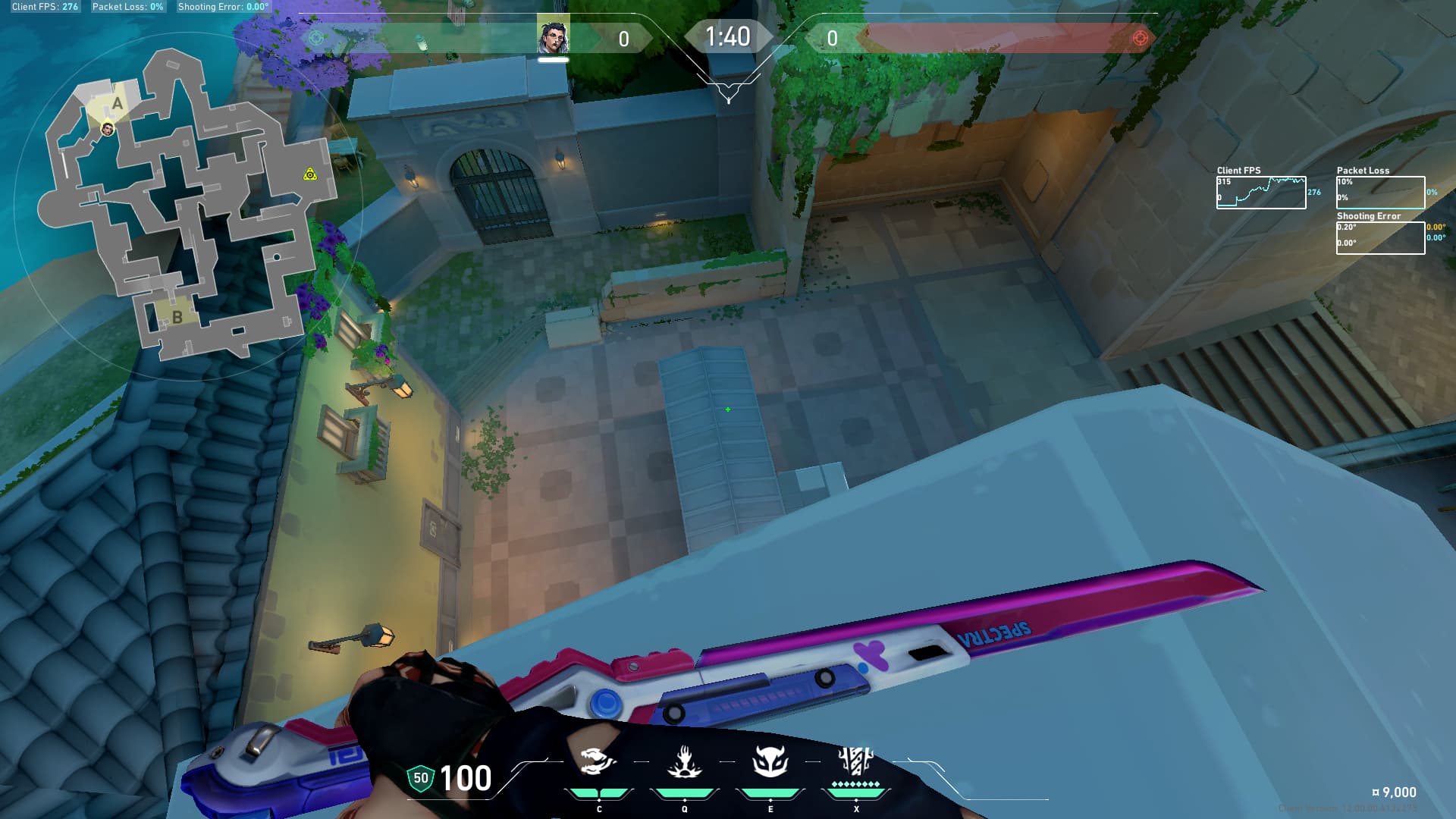Ping the B site on the minimap
This screenshot has width=1456, height=819.
pyautogui.click(x=177, y=317)
